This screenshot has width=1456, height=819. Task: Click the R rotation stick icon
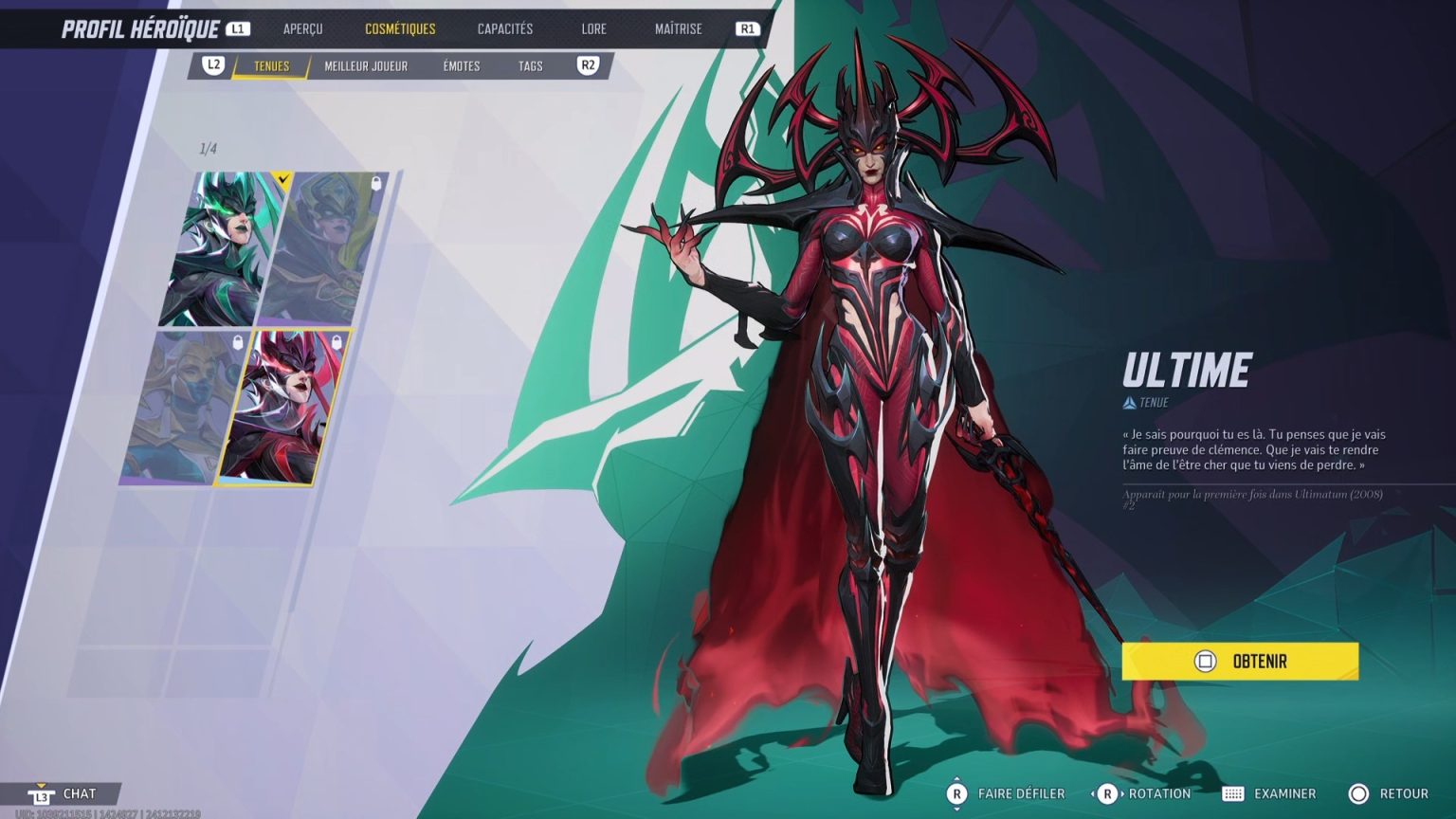(1107, 793)
